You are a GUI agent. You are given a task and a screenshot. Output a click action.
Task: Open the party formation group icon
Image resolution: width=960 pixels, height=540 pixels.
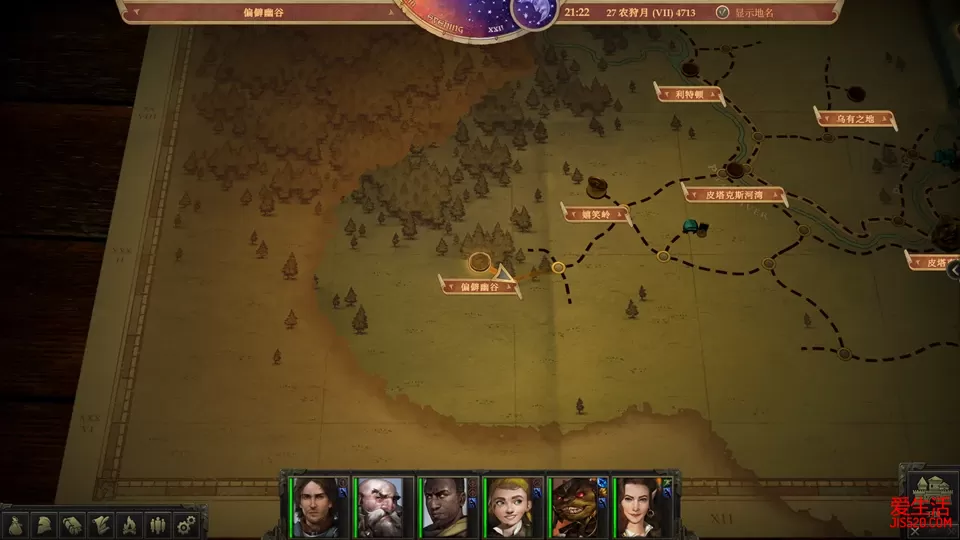(157, 524)
